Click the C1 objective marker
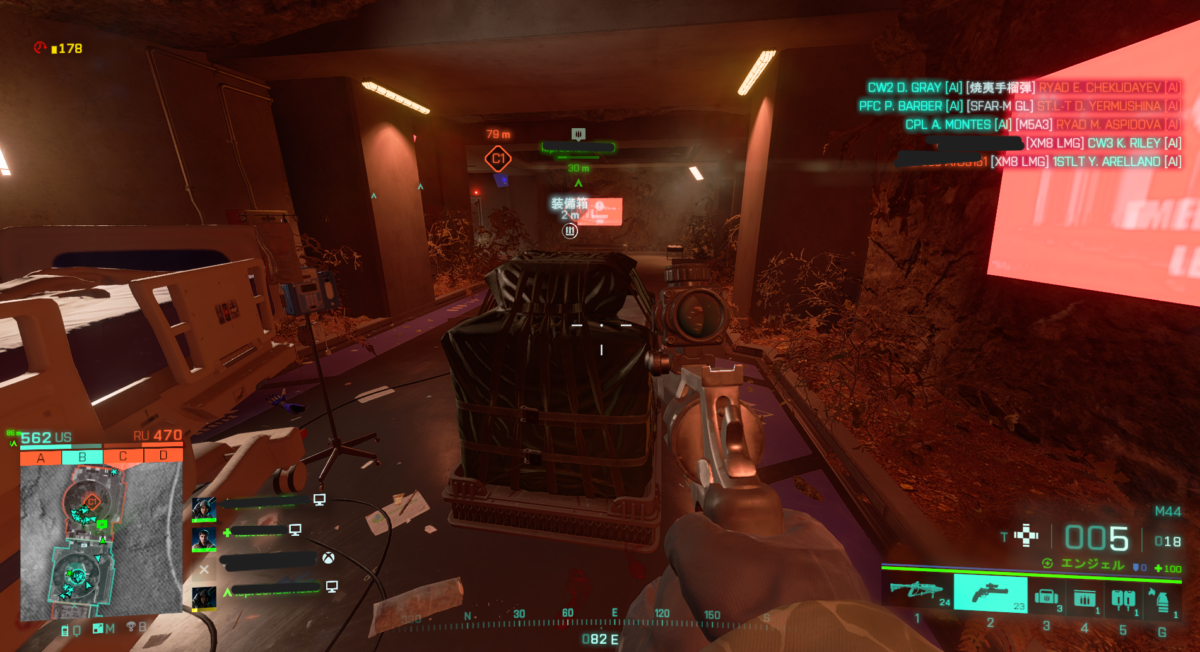This screenshot has width=1200, height=652. (x=497, y=158)
